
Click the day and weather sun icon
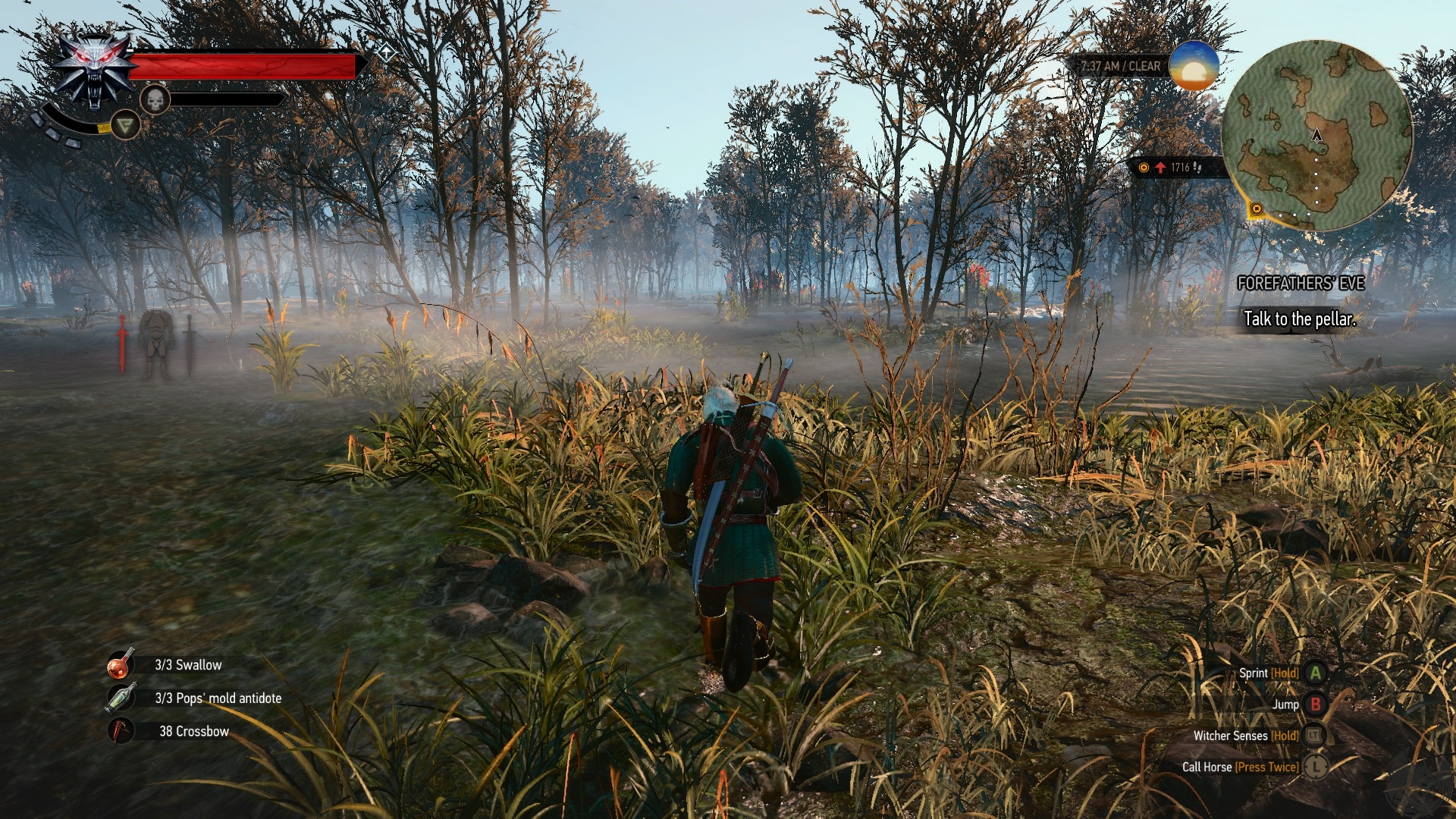pyautogui.click(x=1194, y=66)
